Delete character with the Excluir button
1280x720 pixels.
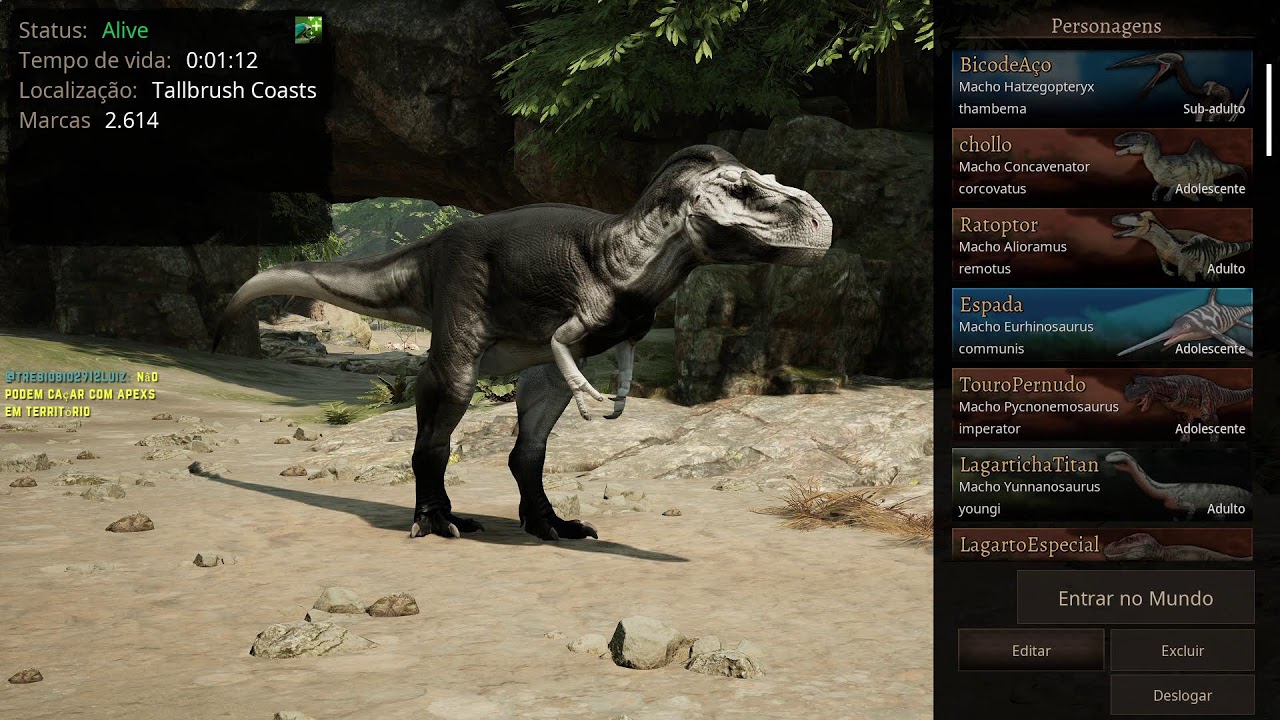pyautogui.click(x=1182, y=650)
